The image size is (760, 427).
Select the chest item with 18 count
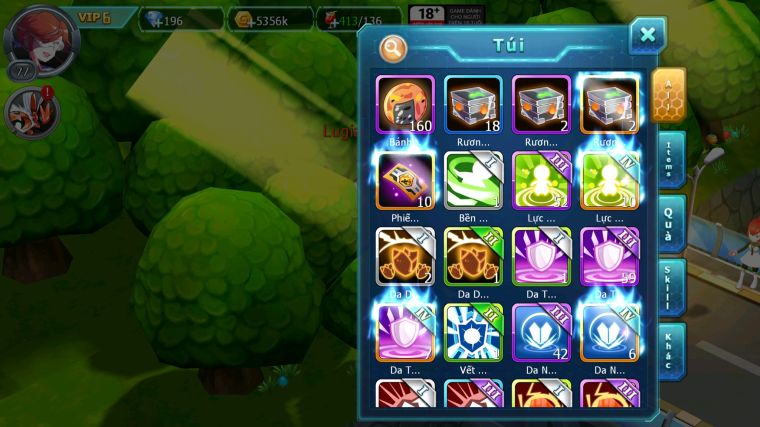[473, 105]
